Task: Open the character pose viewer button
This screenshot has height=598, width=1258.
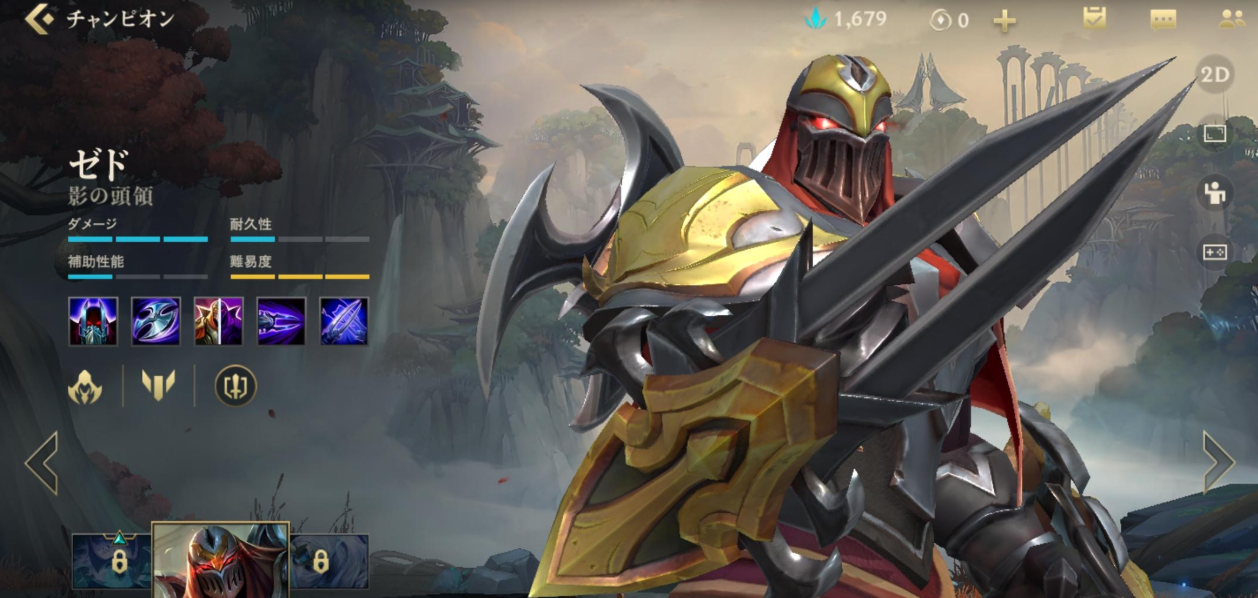Action: point(1214,192)
